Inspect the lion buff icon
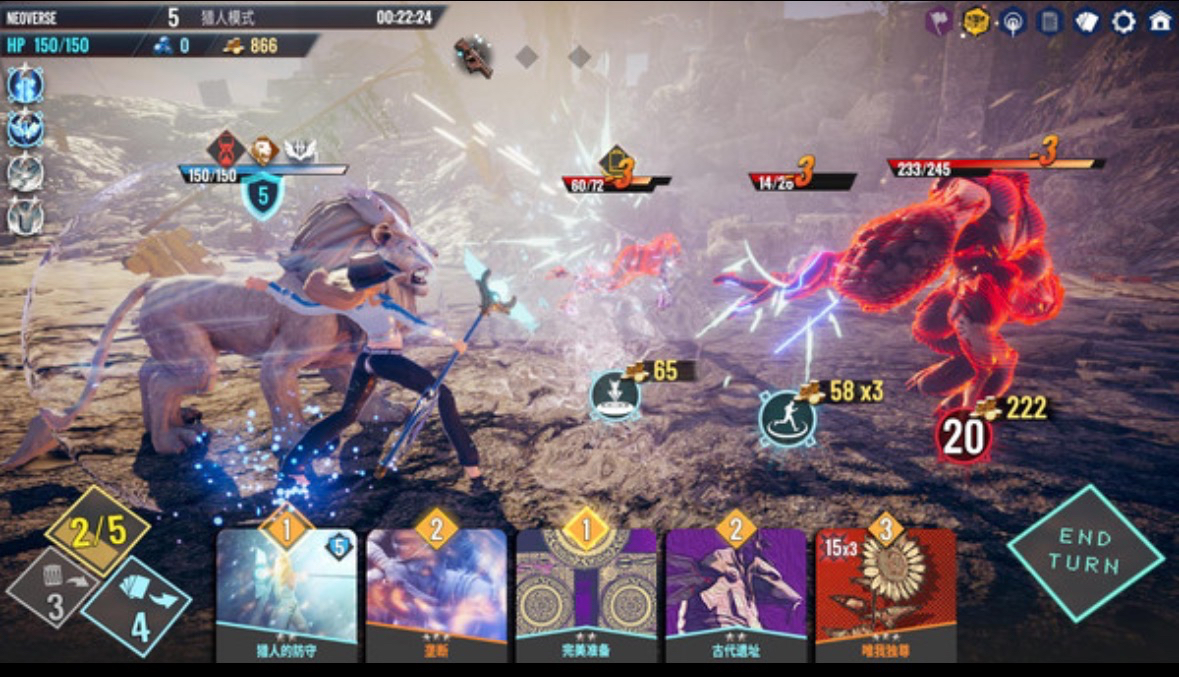 (263, 150)
